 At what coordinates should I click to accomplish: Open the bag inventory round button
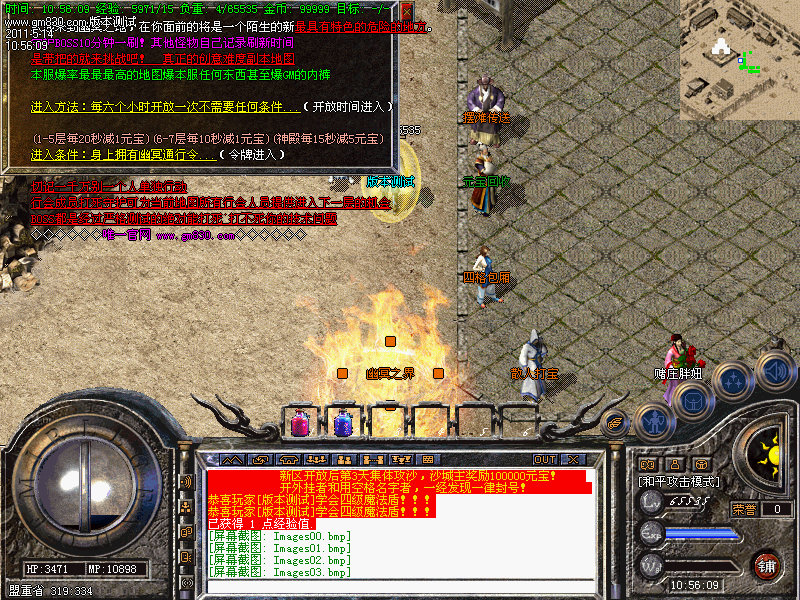click(693, 399)
